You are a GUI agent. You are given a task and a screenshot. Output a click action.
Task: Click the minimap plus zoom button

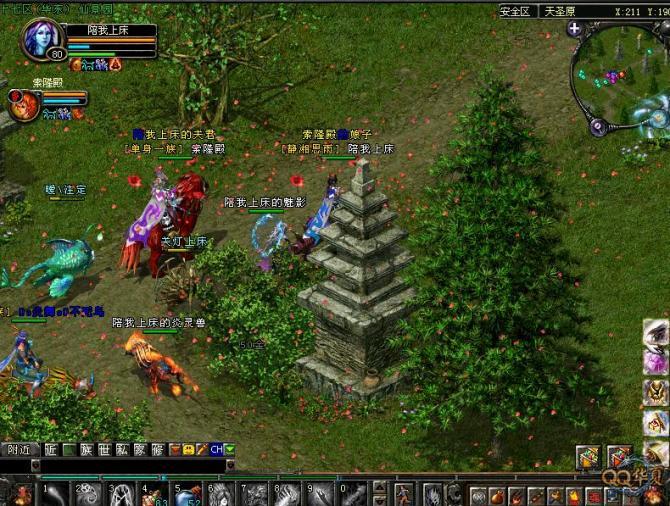574,29
